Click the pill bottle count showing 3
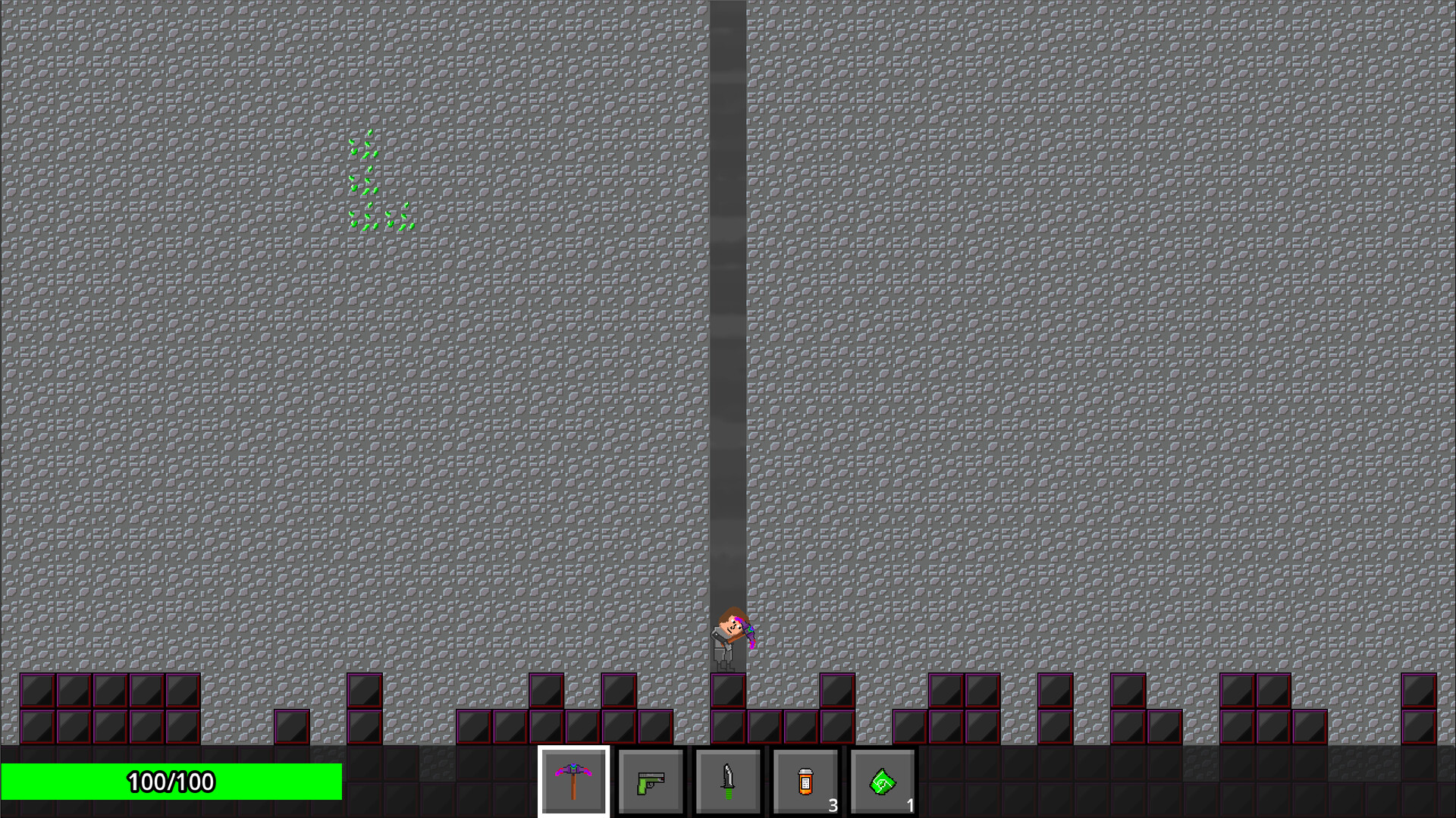Image resolution: width=1456 pixels, height=818 pixels. coord(833,807)
